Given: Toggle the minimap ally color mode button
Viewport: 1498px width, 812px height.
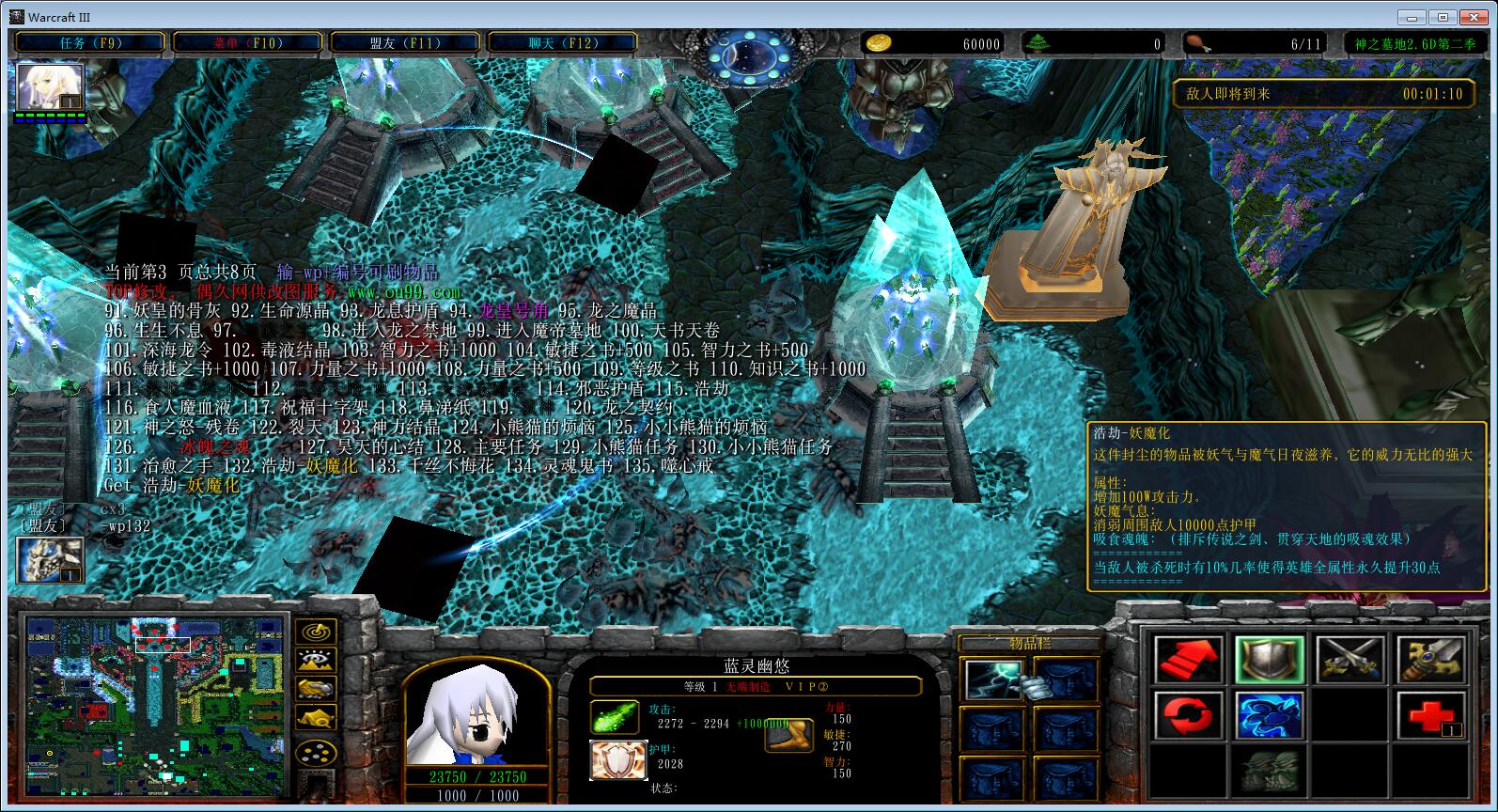Looking at the screenshot, I should pyautogui.click(x=317, y=690).
